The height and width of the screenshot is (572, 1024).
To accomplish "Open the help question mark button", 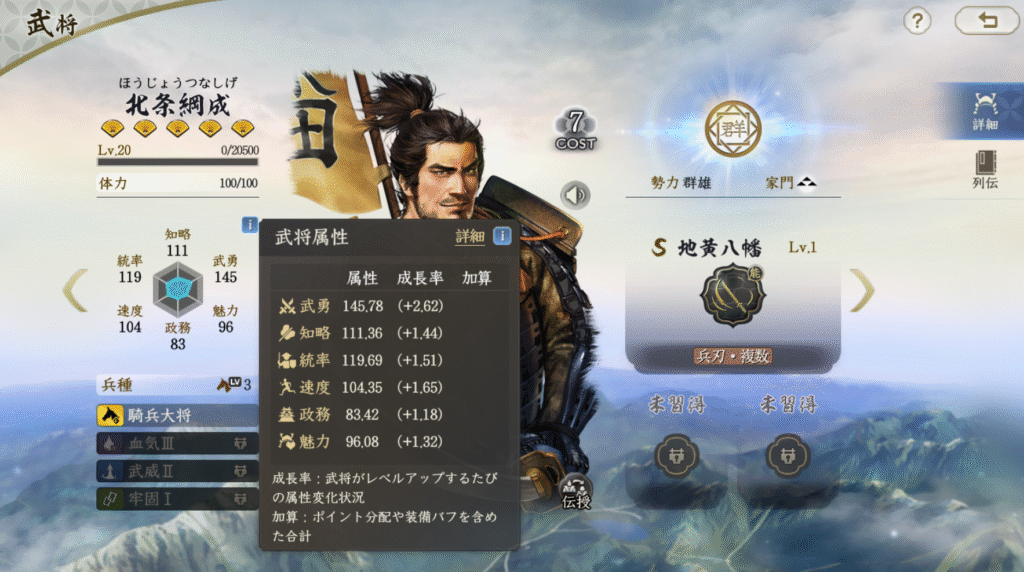I will click(917, 21).
